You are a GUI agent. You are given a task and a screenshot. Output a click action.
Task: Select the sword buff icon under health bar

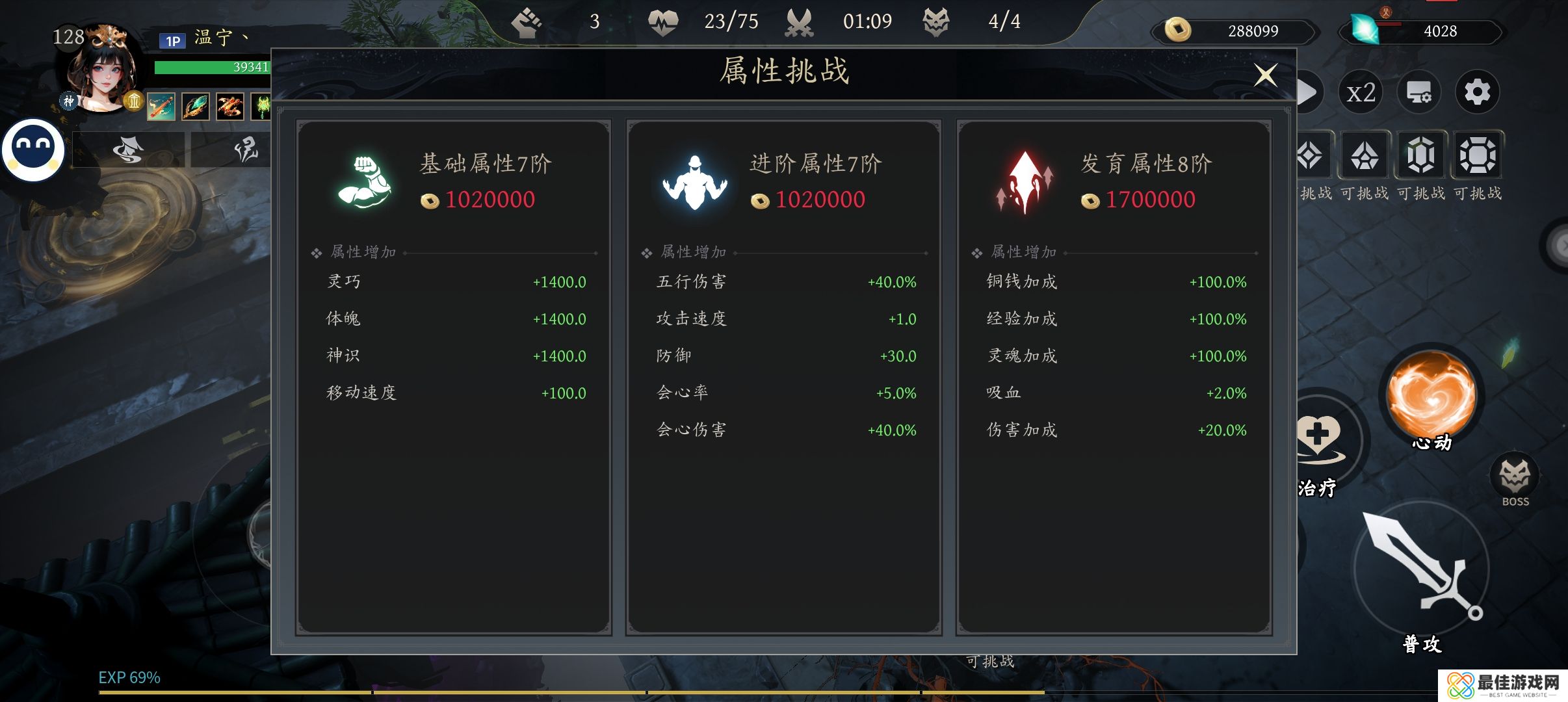click(x=161, y=107)
